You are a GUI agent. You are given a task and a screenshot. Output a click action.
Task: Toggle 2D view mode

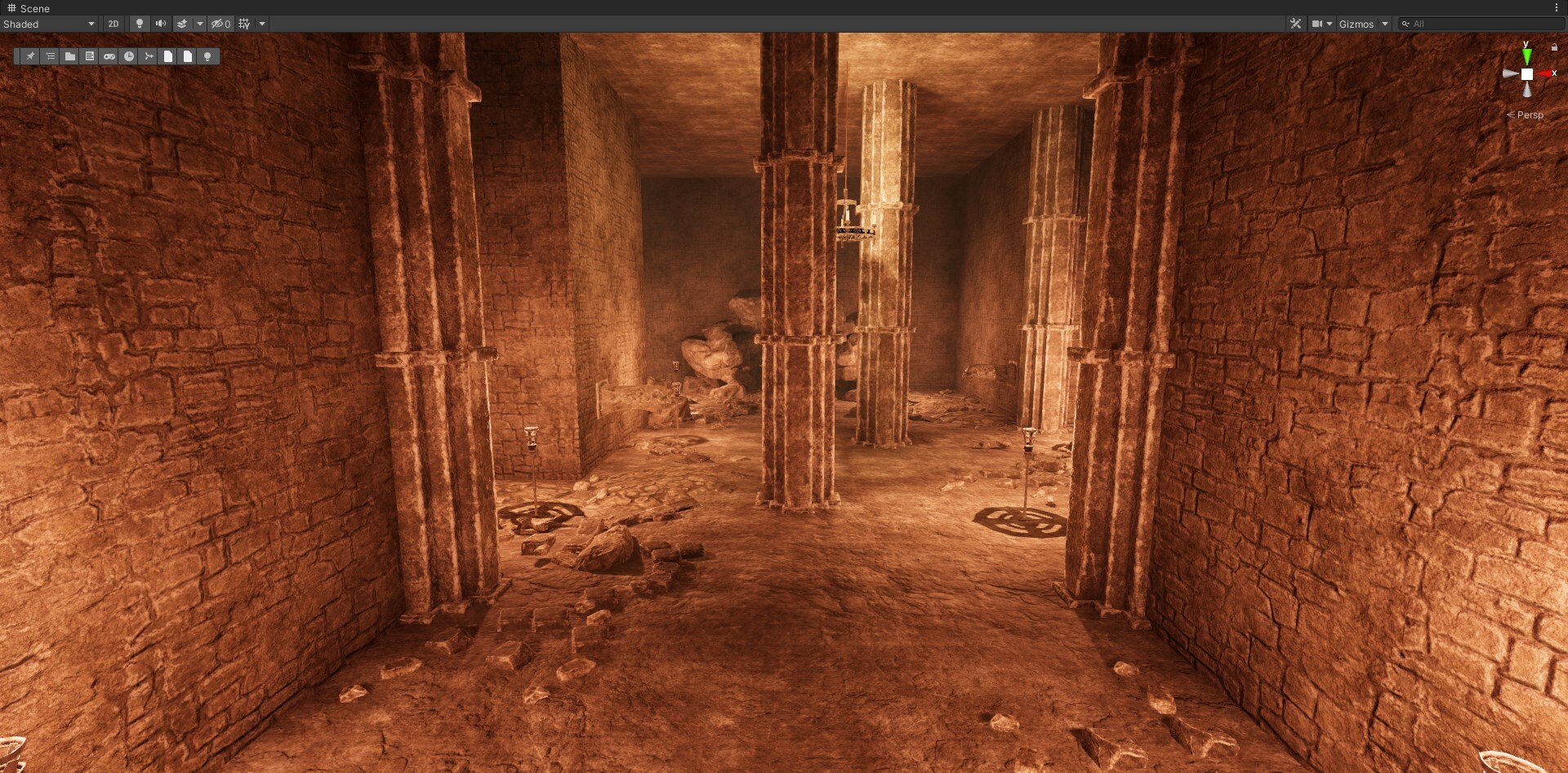click(114, 24)
